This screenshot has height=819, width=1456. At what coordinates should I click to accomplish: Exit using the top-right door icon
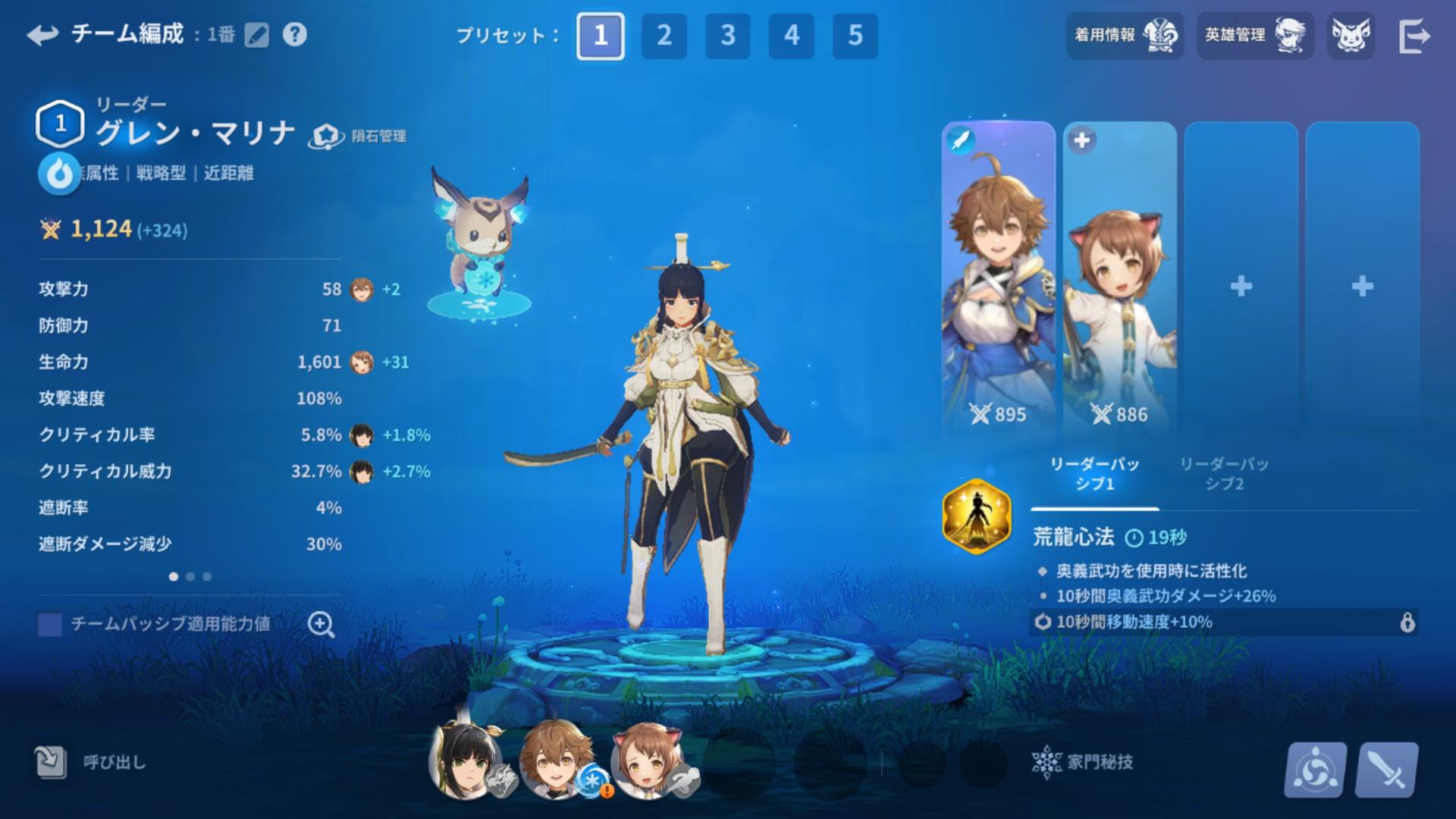click(1414, 36)
